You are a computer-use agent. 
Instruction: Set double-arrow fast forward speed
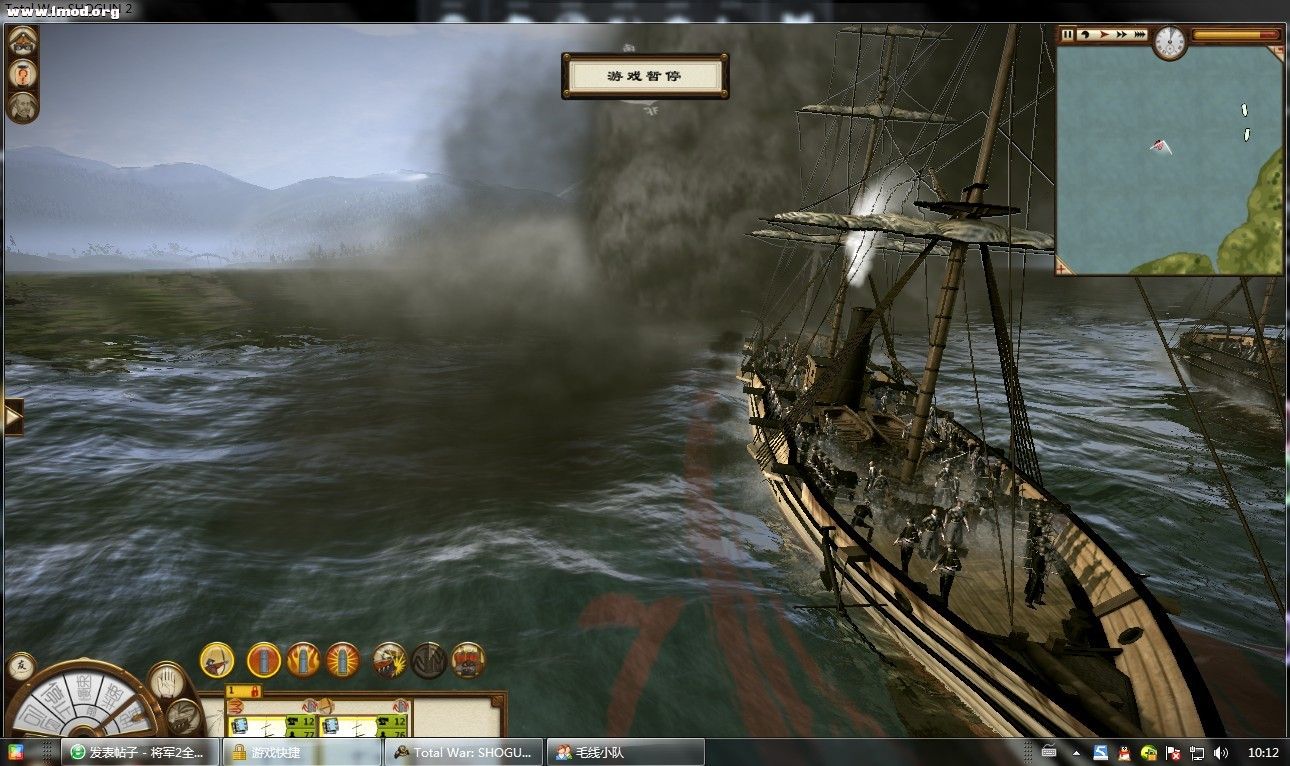pyautogui.click(x=1121, y=34)
